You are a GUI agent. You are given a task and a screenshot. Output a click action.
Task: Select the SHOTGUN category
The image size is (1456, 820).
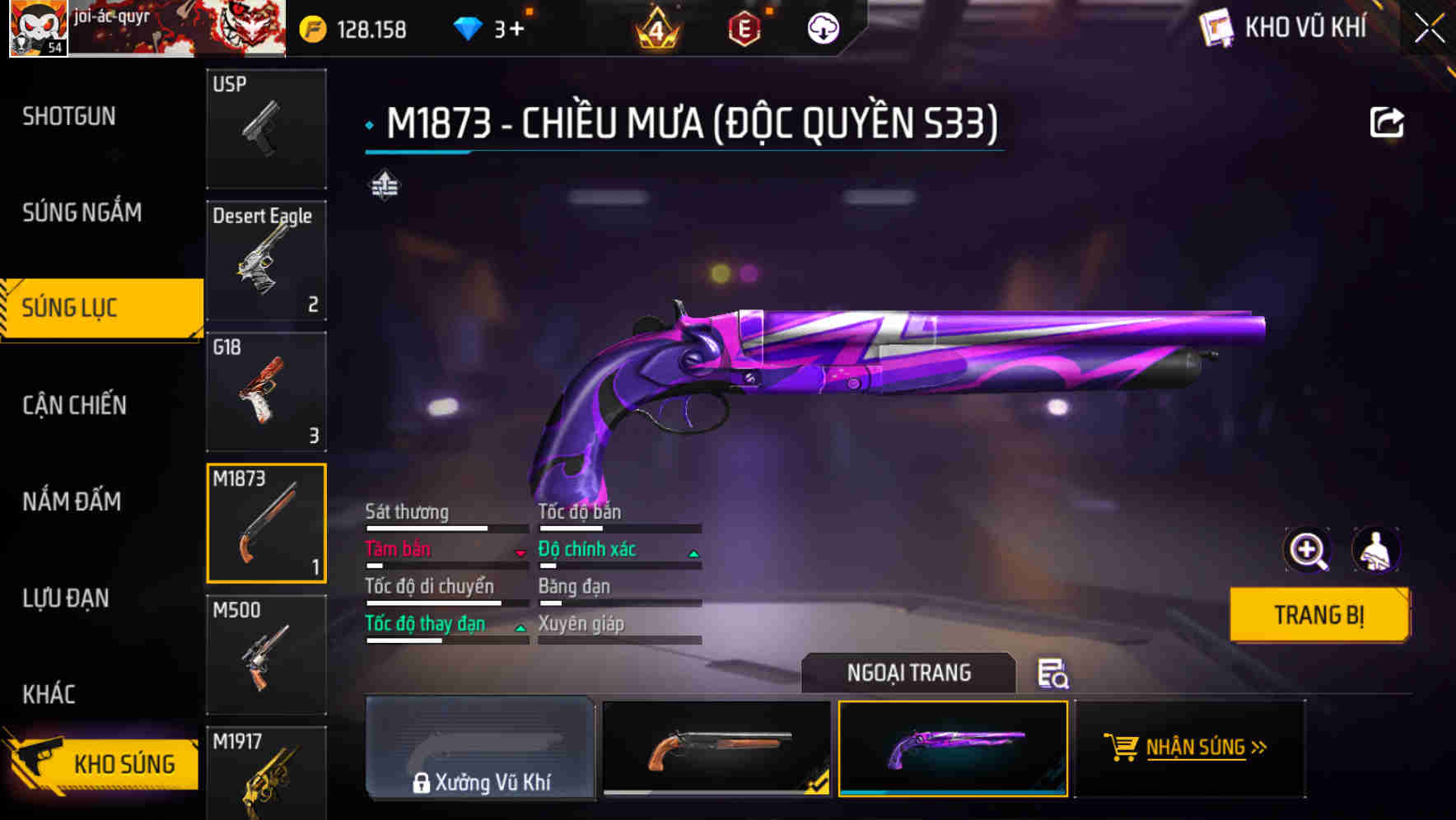pos(68,116)
